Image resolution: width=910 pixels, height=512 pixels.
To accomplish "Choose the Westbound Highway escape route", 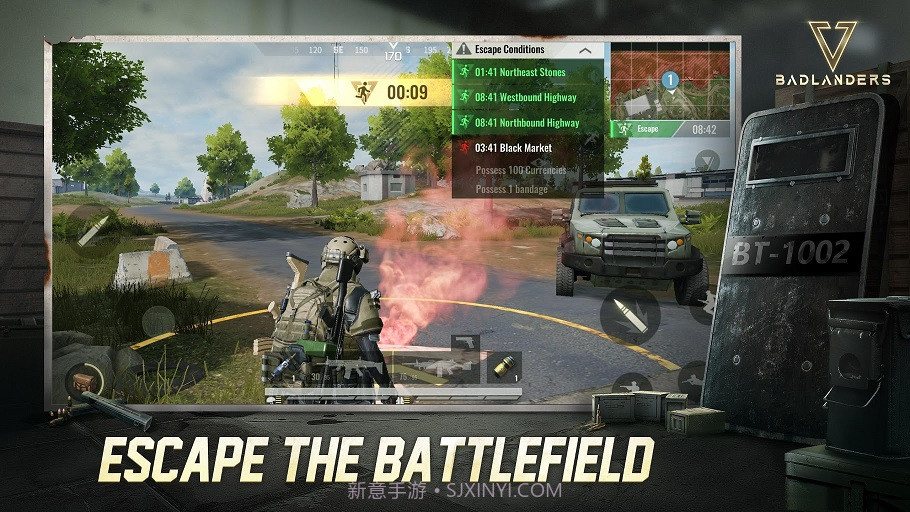I will 527,97.
